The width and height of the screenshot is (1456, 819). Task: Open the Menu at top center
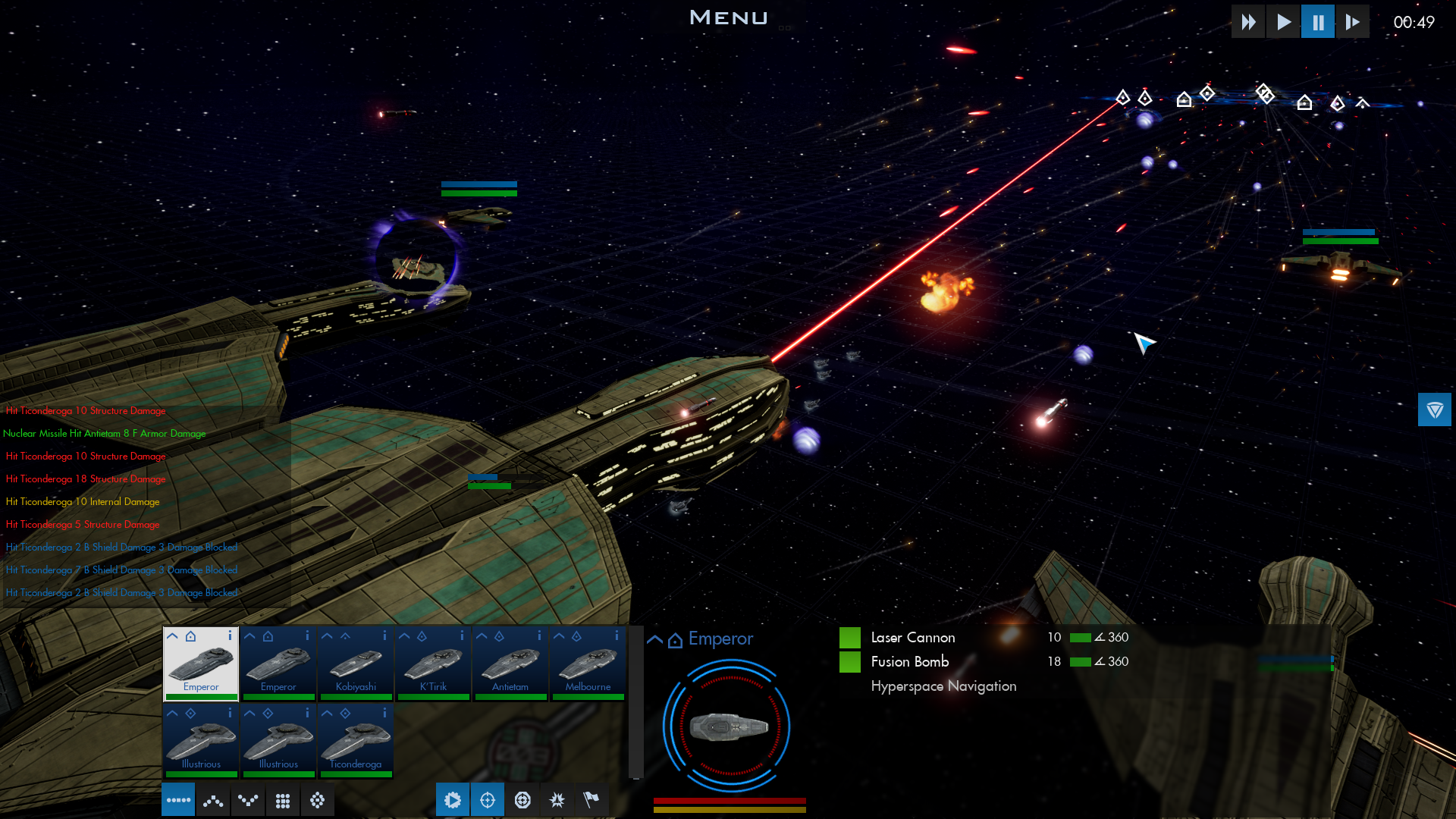click(x=729, y=17)
